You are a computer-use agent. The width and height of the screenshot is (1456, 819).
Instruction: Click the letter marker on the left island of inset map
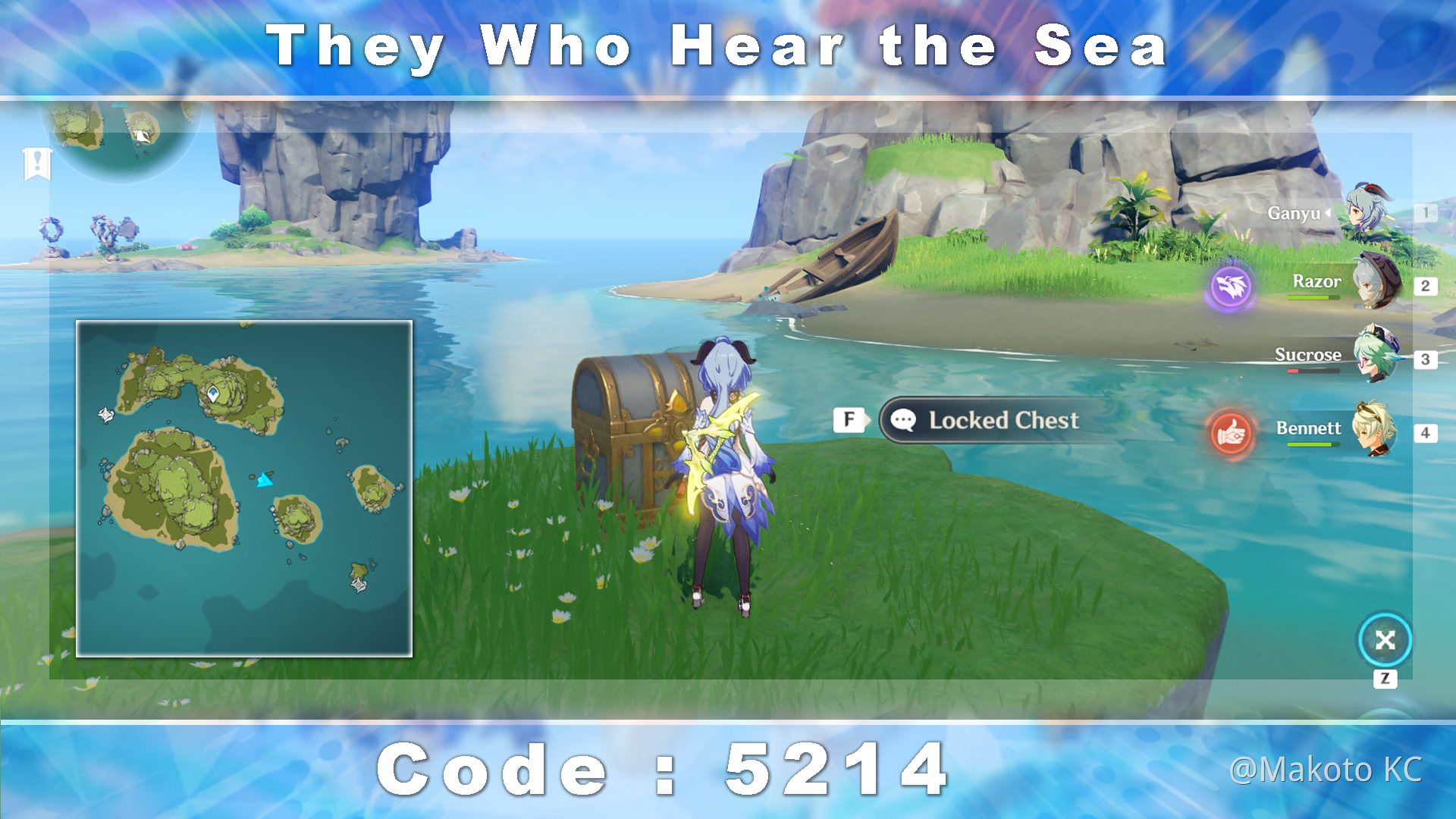pyautogui.click(x=105, y=413)
